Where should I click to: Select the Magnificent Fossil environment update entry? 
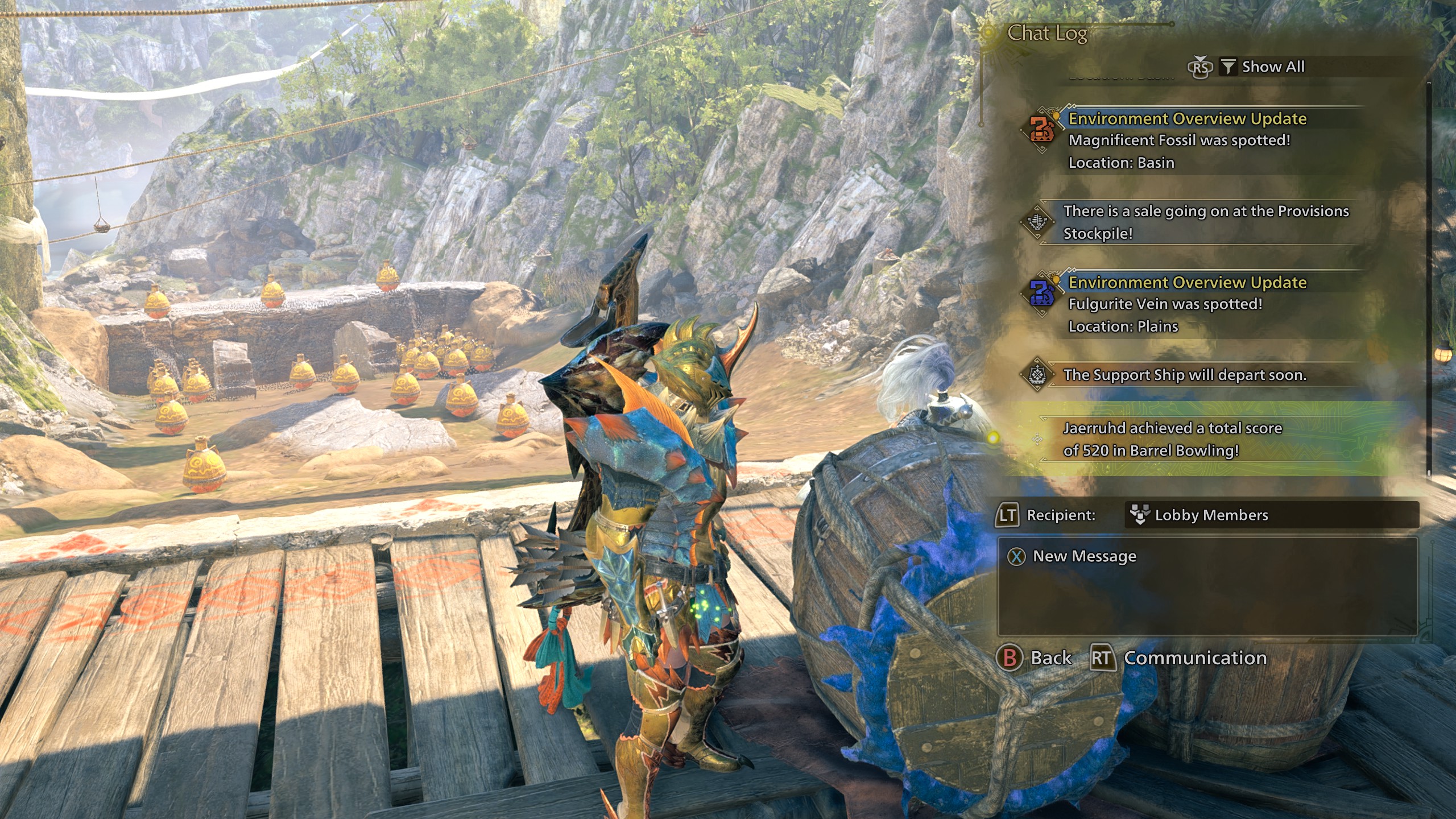tap(1189, 140)
